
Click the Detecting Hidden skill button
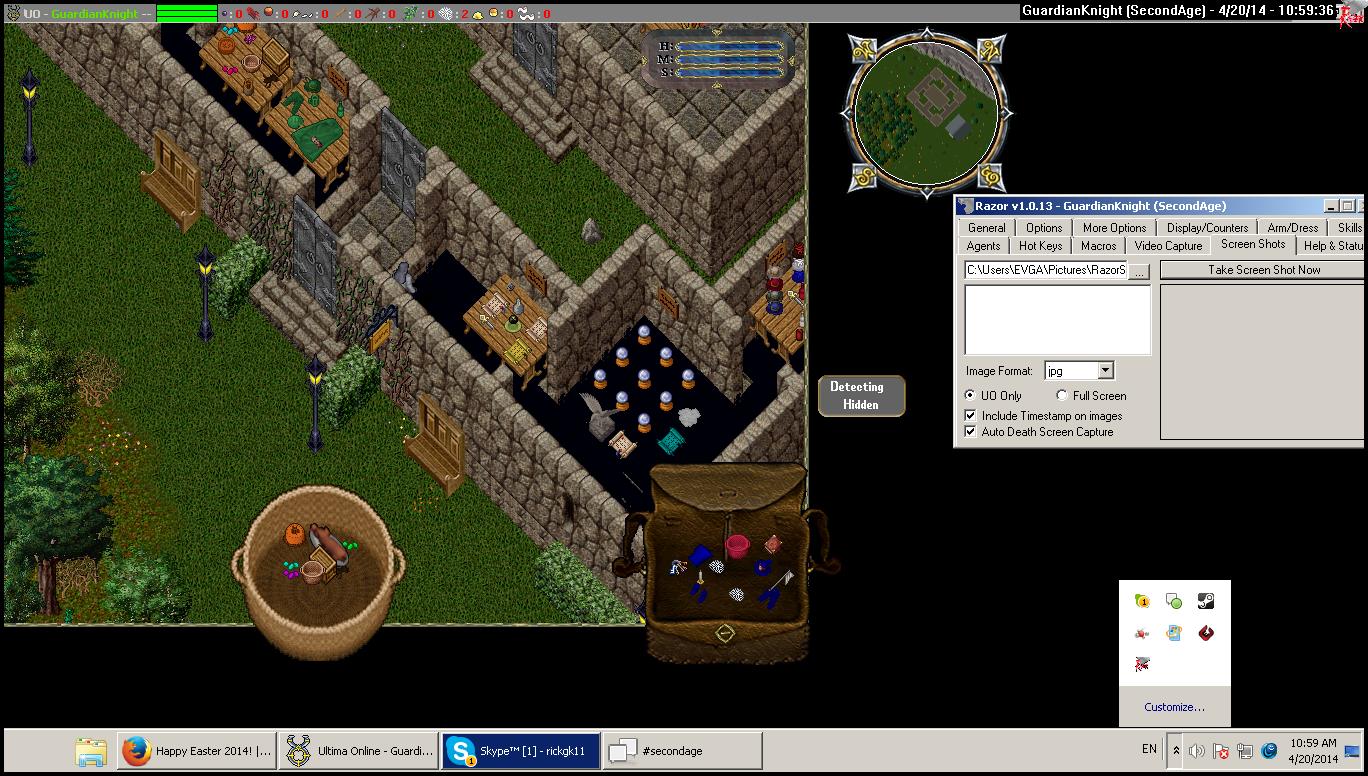tap(861, 396)
